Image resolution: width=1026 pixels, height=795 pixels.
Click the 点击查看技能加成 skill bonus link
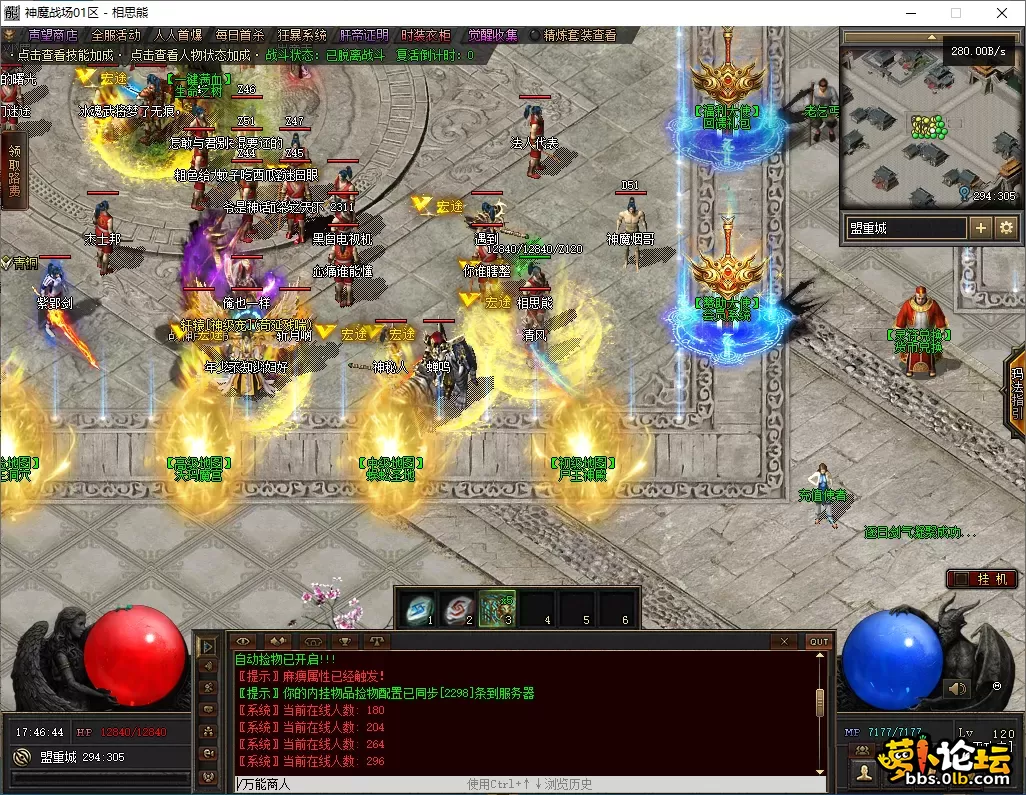coord(65,55)
